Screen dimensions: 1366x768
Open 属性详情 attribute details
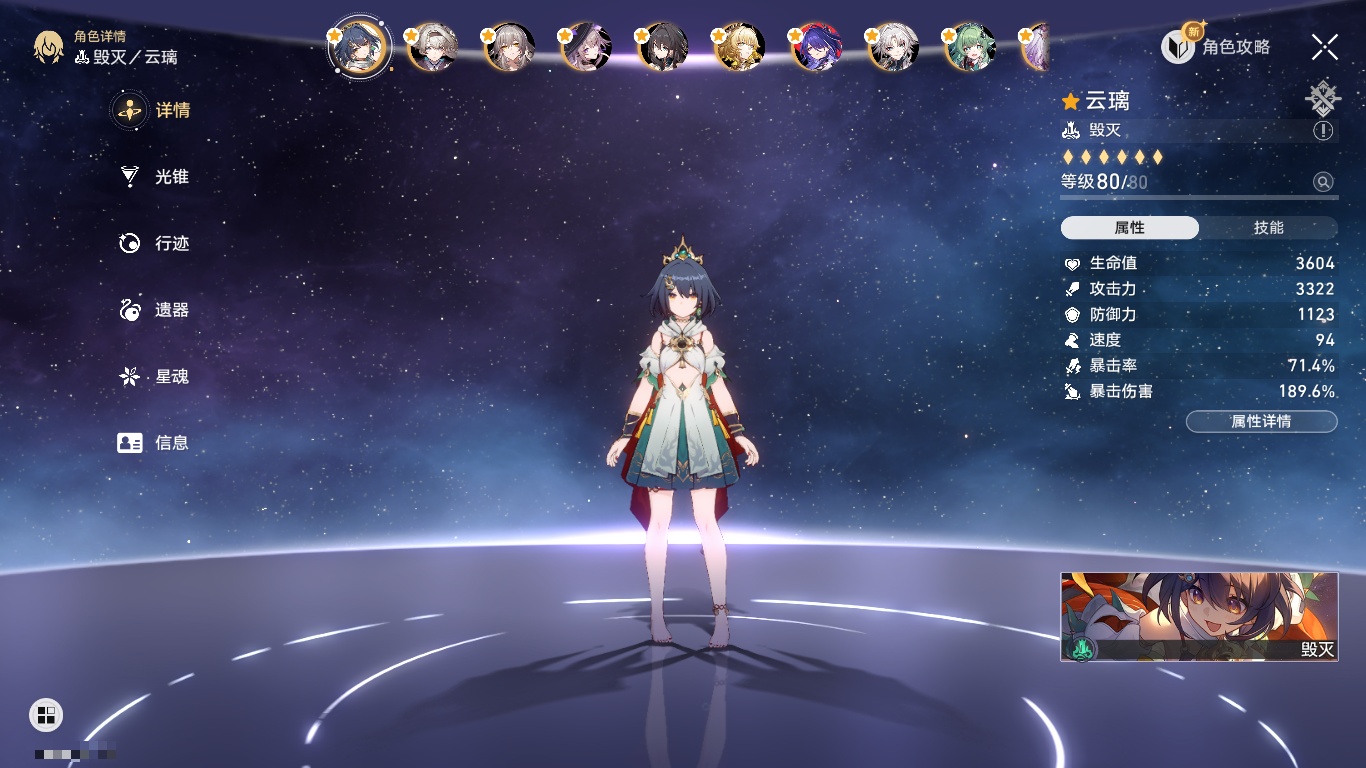click(1261, 421)
